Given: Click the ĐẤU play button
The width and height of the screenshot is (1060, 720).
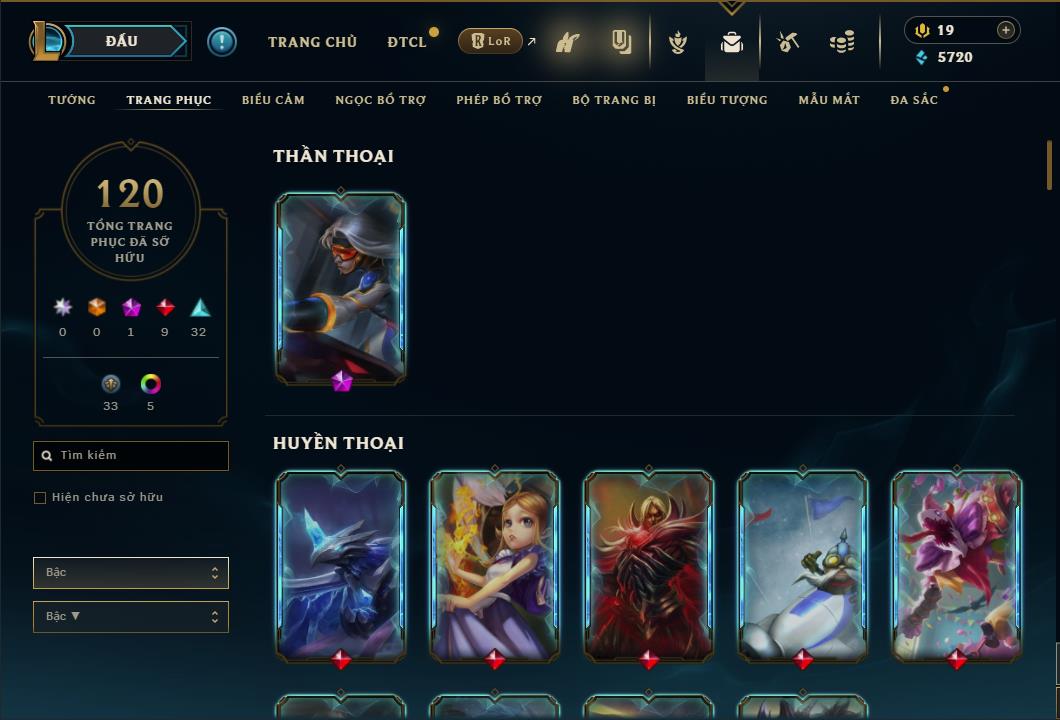Looking at the screenshot, I should (x=122, y=41).
